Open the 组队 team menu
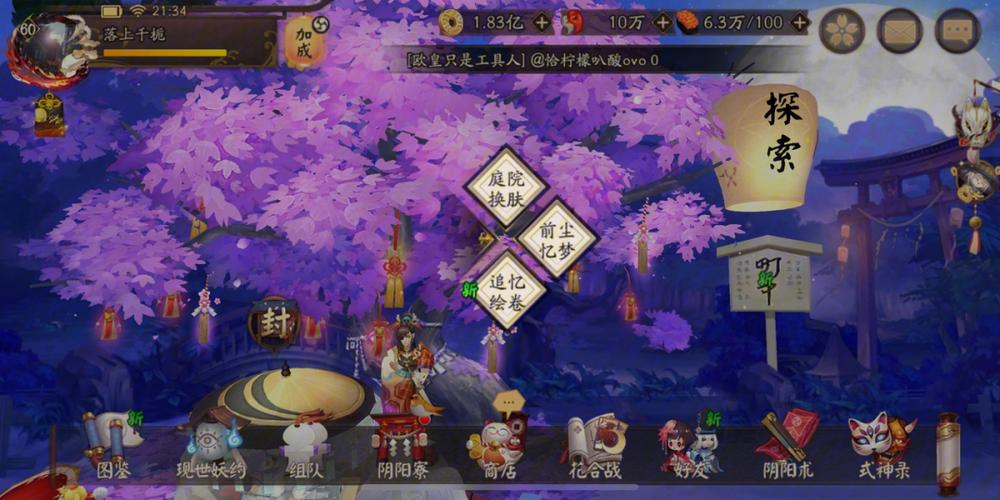The height and width of the screenshot is (500, 1000). pyautogui.click(x=305, y=447)
